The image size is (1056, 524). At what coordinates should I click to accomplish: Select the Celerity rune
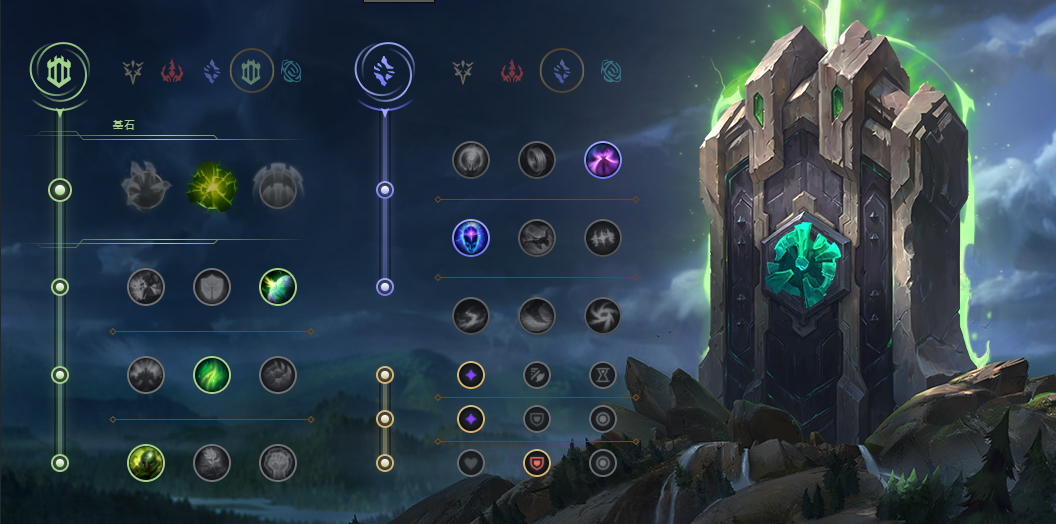(536, 238)
